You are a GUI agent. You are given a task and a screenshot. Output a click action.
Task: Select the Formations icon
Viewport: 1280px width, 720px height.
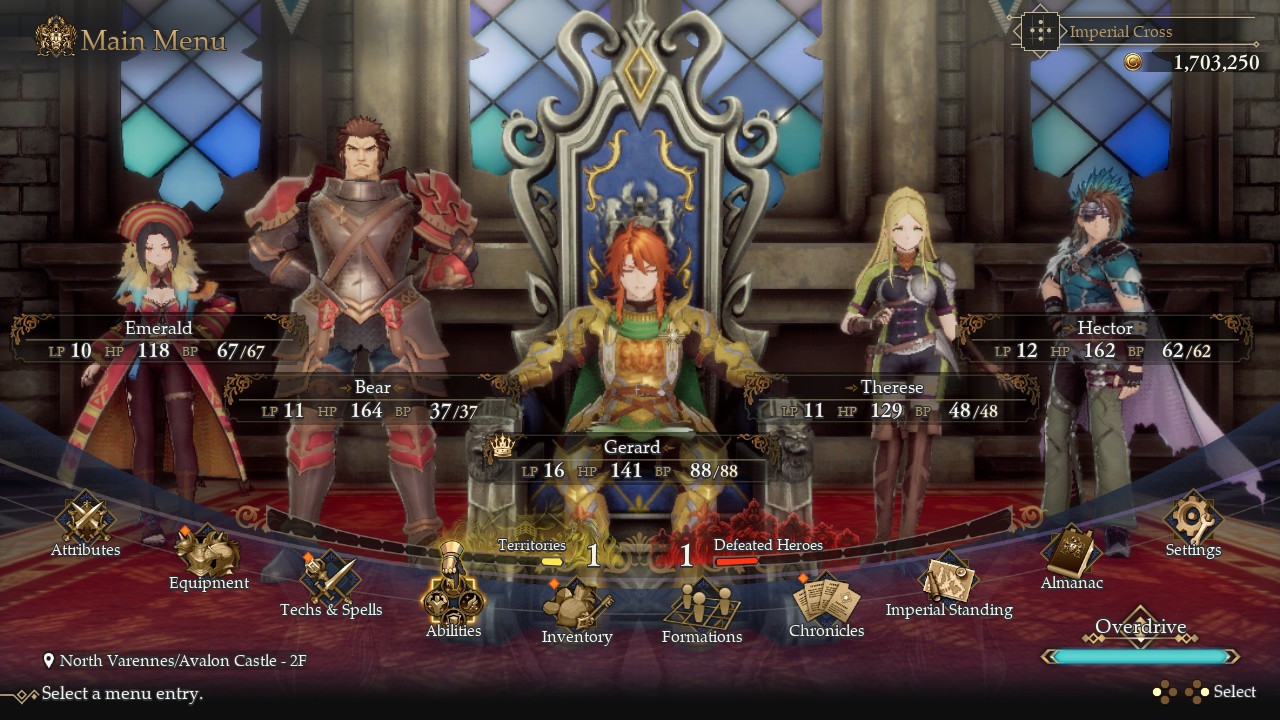[x=702, y=605]
